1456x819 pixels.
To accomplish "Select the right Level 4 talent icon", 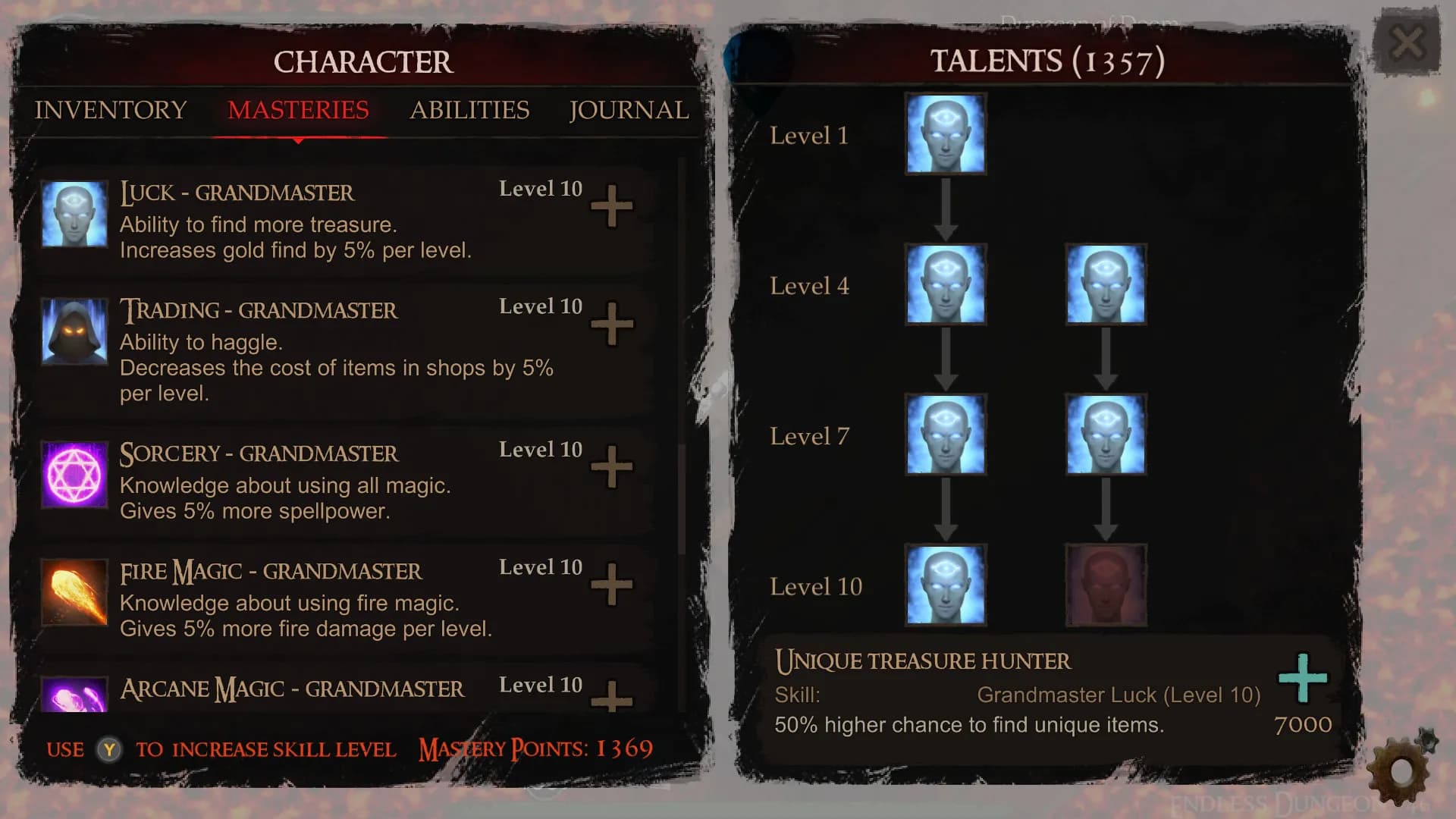I will 1106,285.
